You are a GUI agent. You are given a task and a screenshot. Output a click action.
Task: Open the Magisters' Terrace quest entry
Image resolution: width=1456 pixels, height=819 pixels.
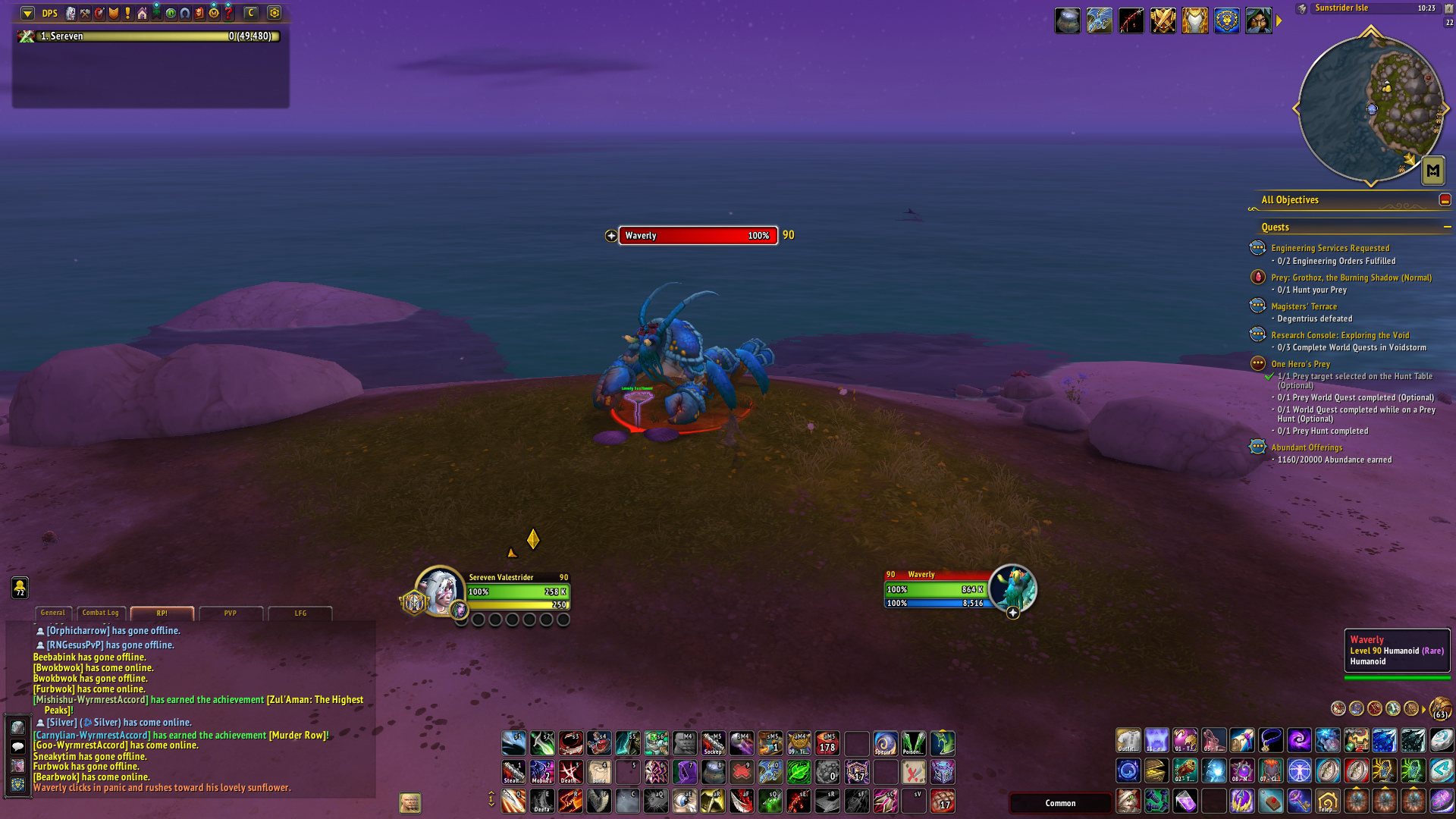tap(1304, 306)
